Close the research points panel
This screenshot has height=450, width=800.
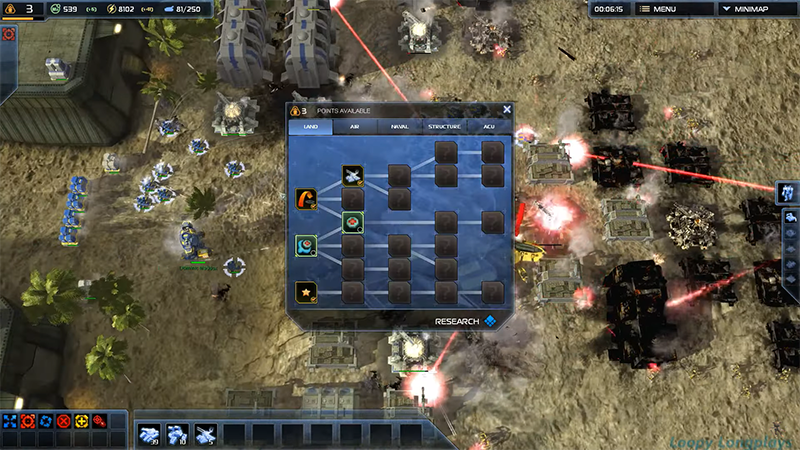pyautogui.click(x=507, y=110)
